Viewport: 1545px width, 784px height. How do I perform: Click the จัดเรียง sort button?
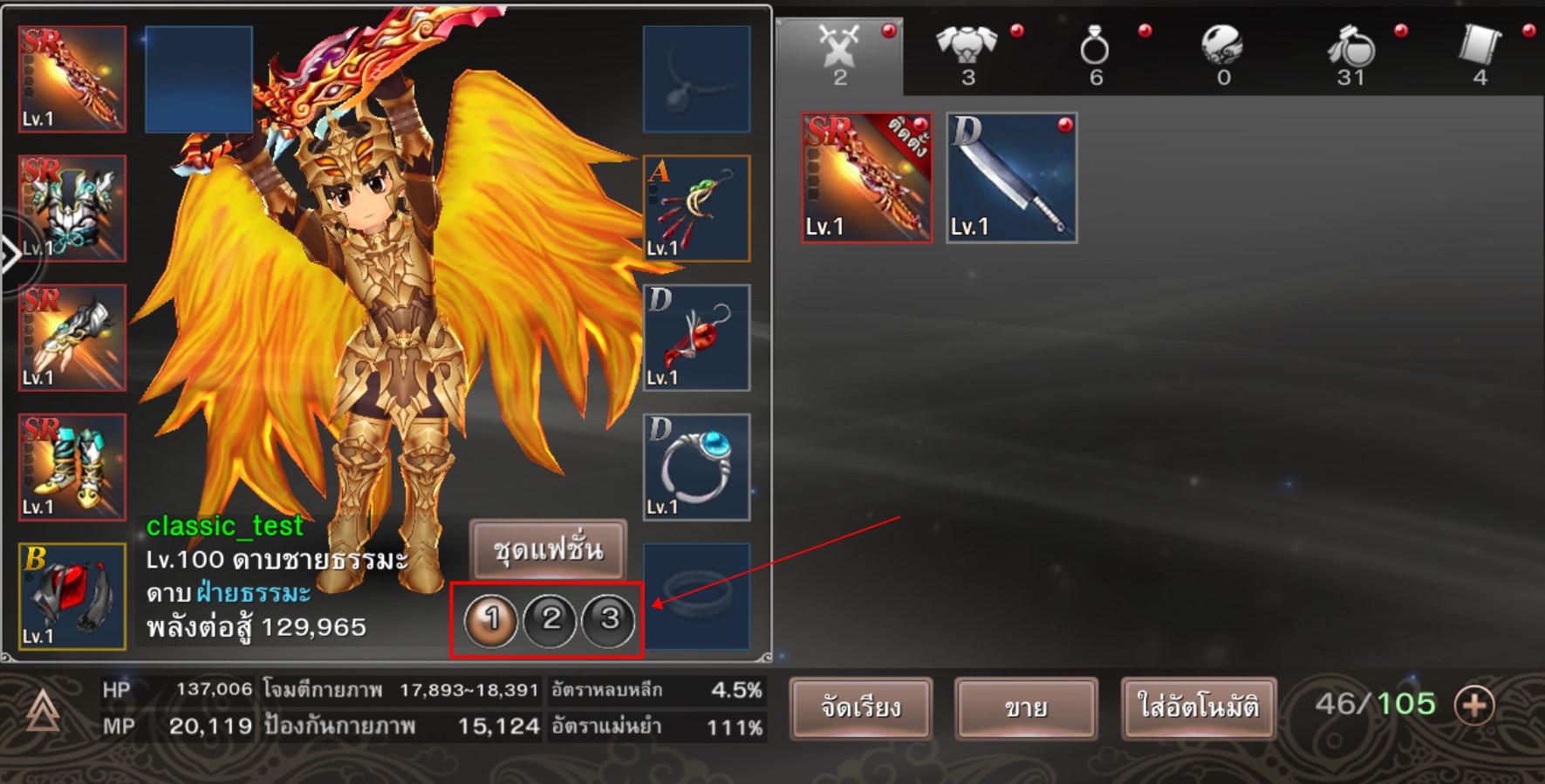[x=860, y=707]
